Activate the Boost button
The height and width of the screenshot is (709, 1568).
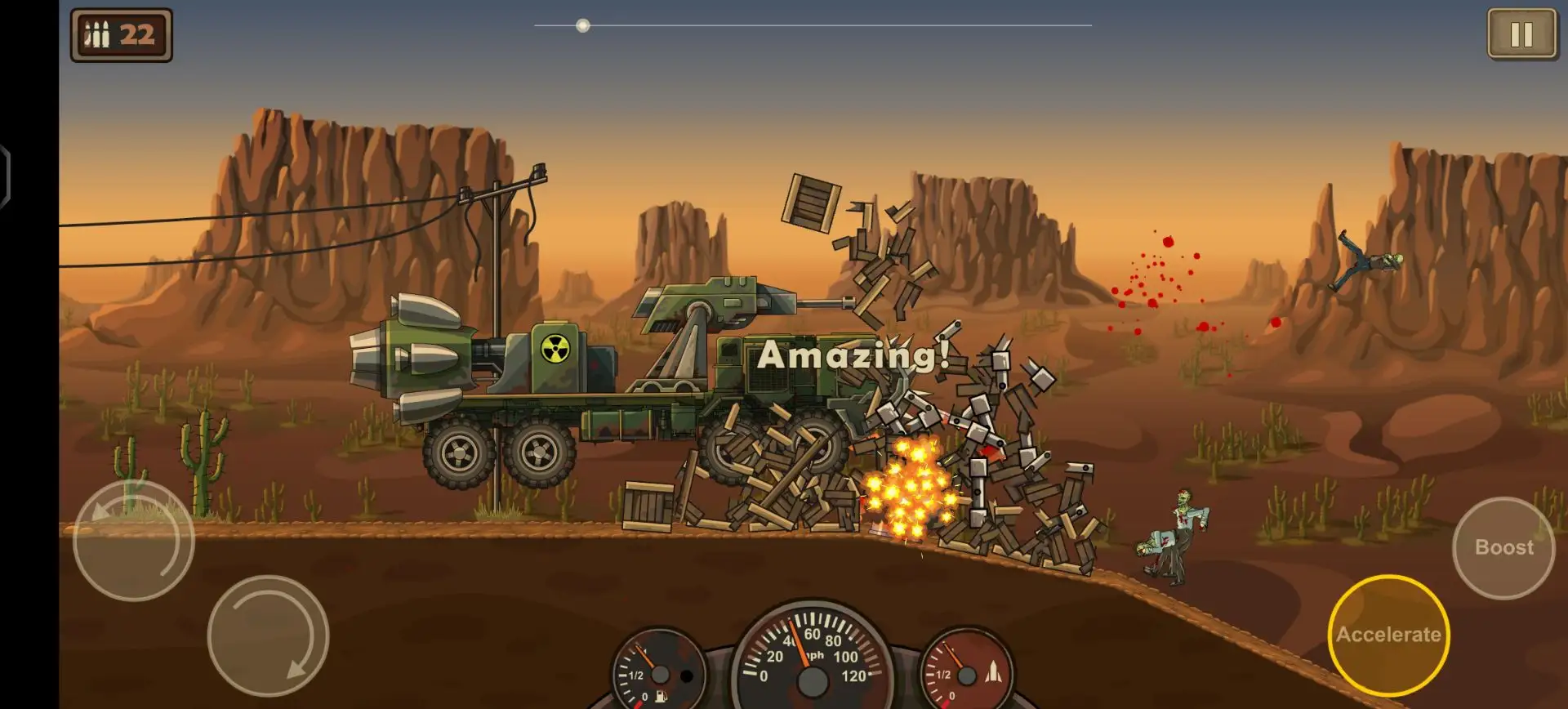click(1503, 547)
